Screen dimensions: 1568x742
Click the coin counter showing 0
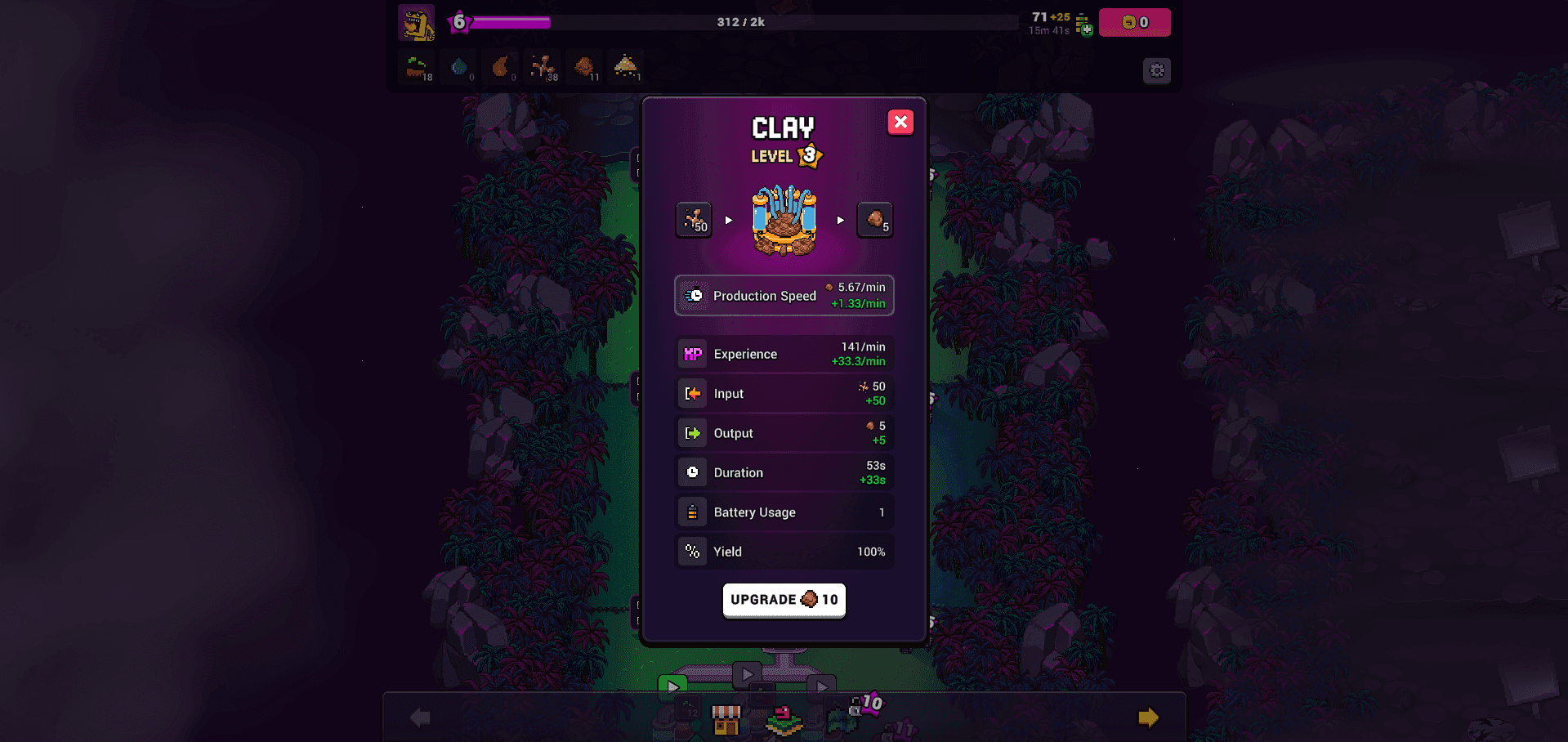(x=1134, y=22)
